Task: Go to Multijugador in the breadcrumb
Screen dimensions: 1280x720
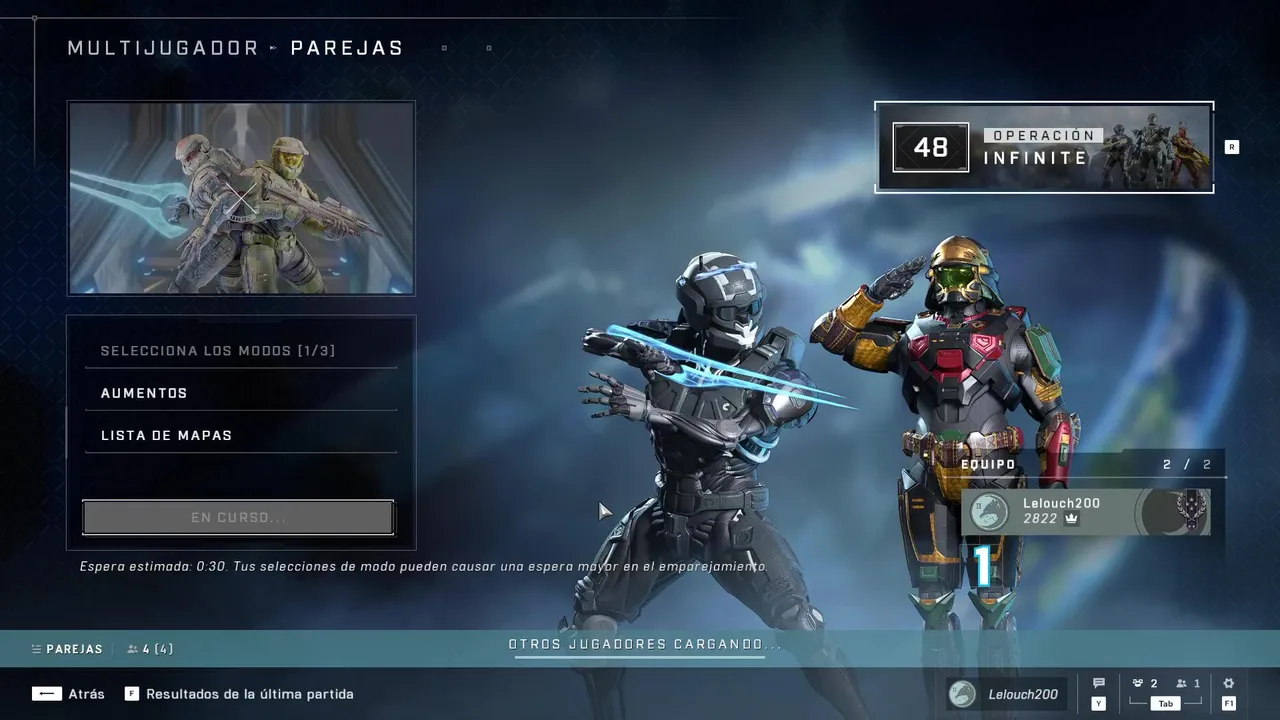Action: pos(163,48)
